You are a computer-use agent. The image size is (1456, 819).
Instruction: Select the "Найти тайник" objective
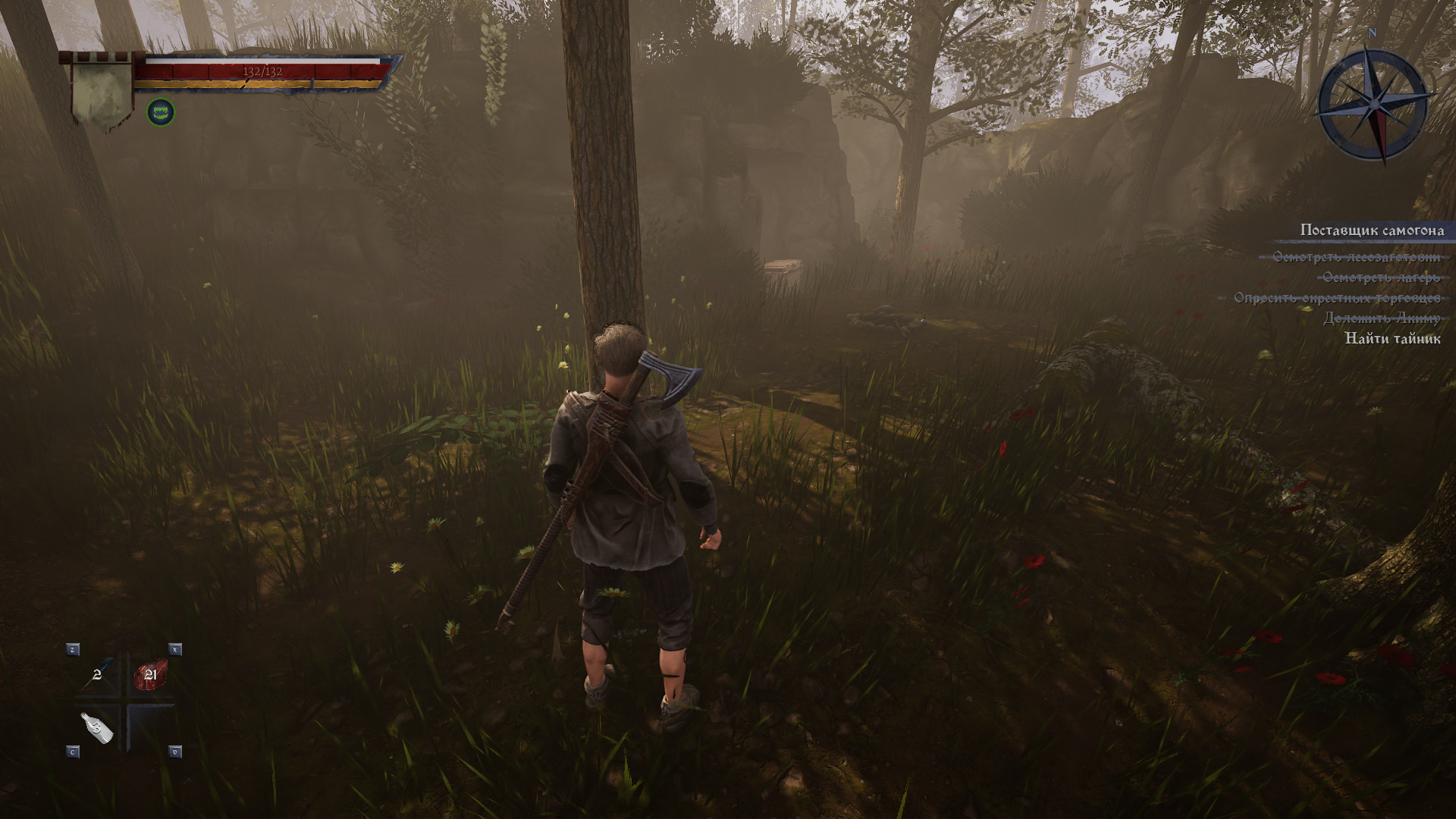[x=1392, y=339]
